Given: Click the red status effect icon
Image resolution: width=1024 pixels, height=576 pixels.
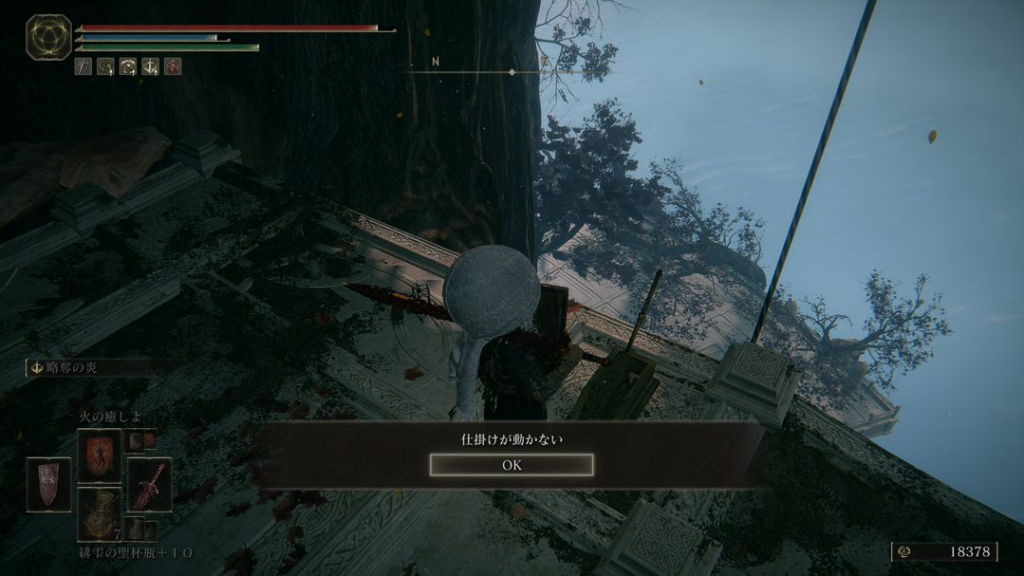Looking at the screenshot, I should coord(173,67).
